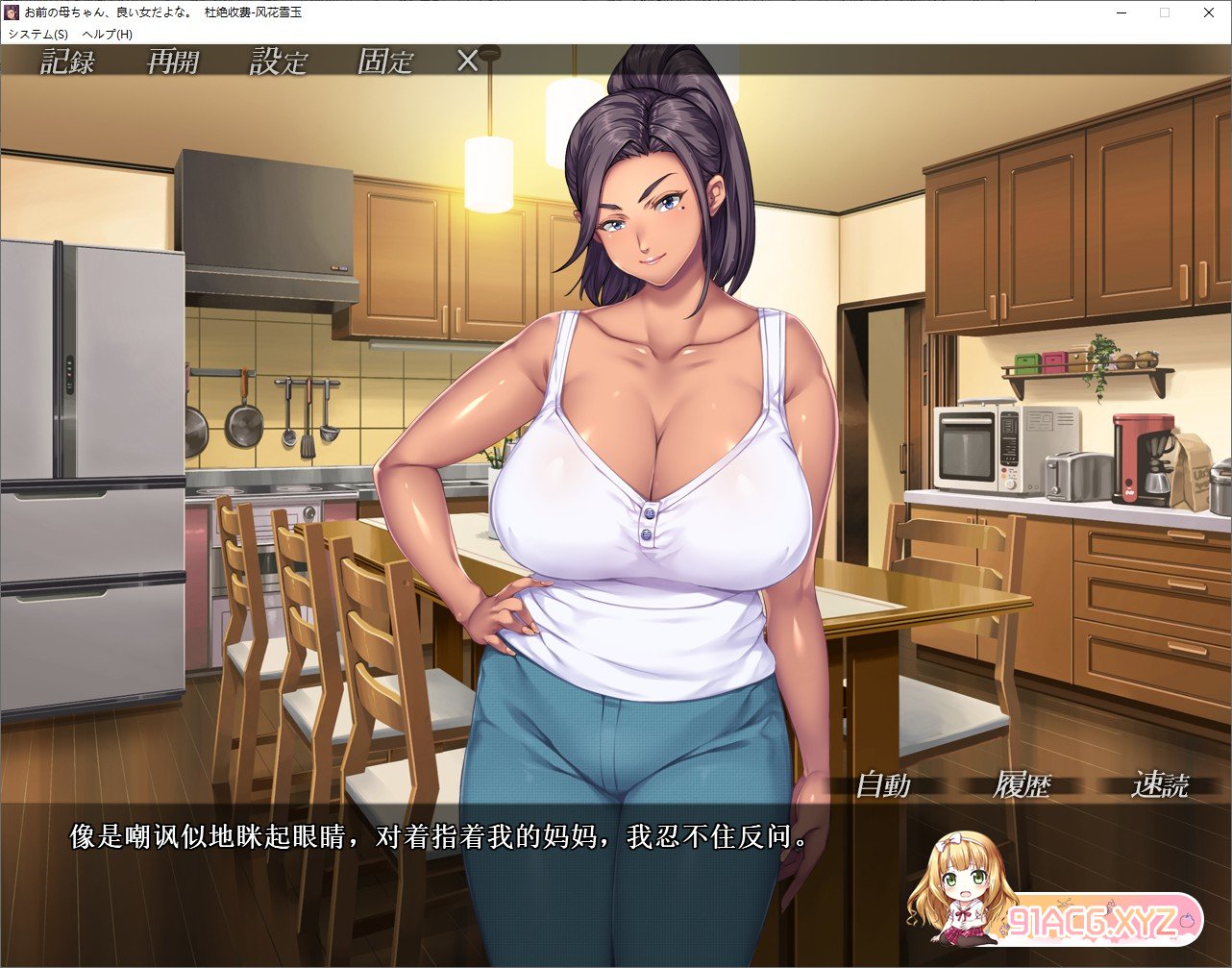This screenshot has width=1232, height=968.
Task: Open the システム(S) window menu
Action: [38, 34]
